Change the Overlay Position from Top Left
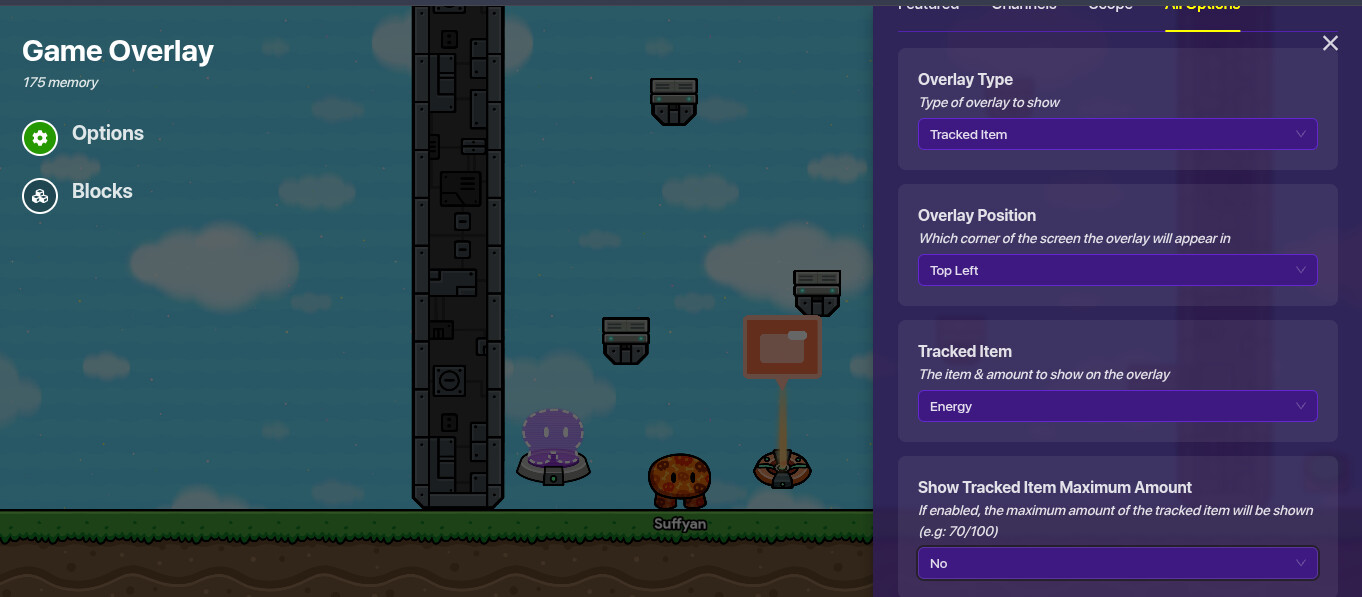Viewport: 1362px width, 597px height. (1117, 270)
